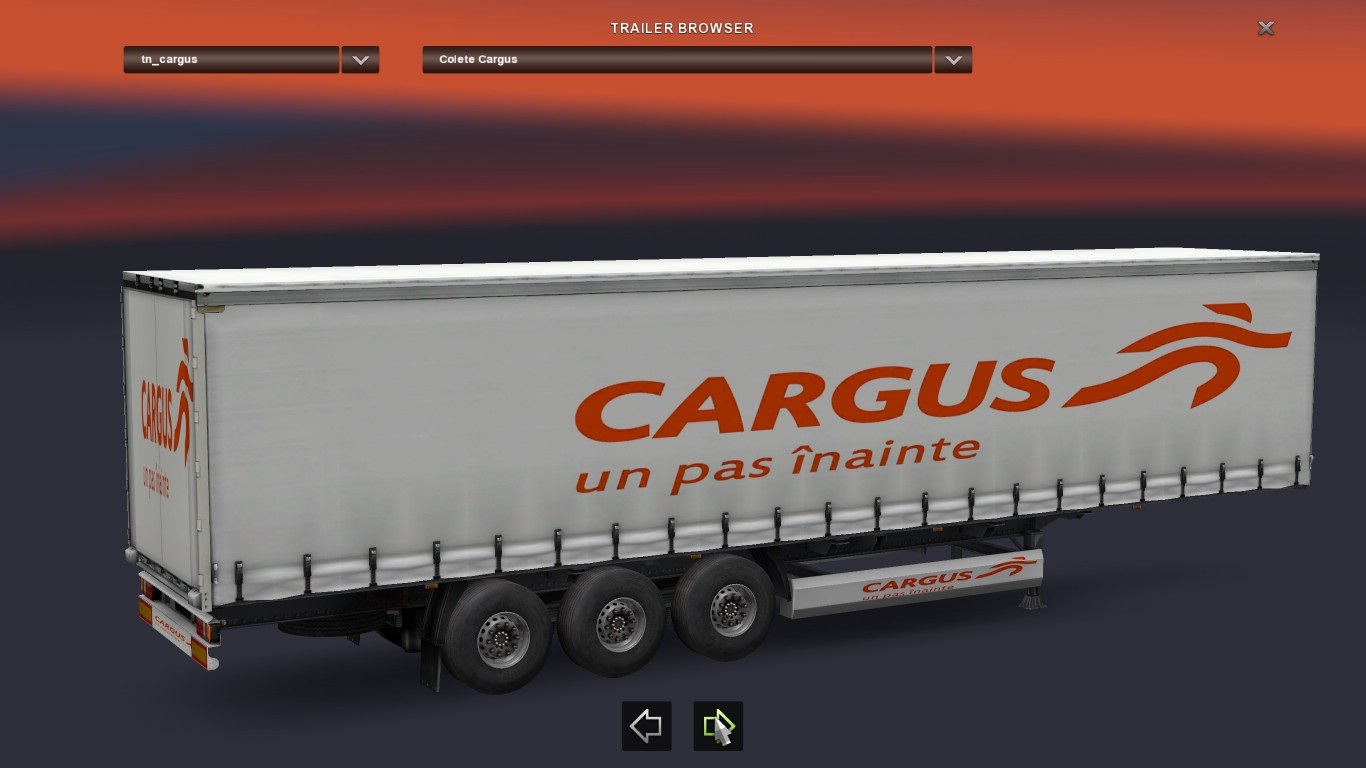The height and width of the screenshot is (768, 1366).
Task: Expand the tn_cargus dropdown arrow
Action: [x=360, y=60]
